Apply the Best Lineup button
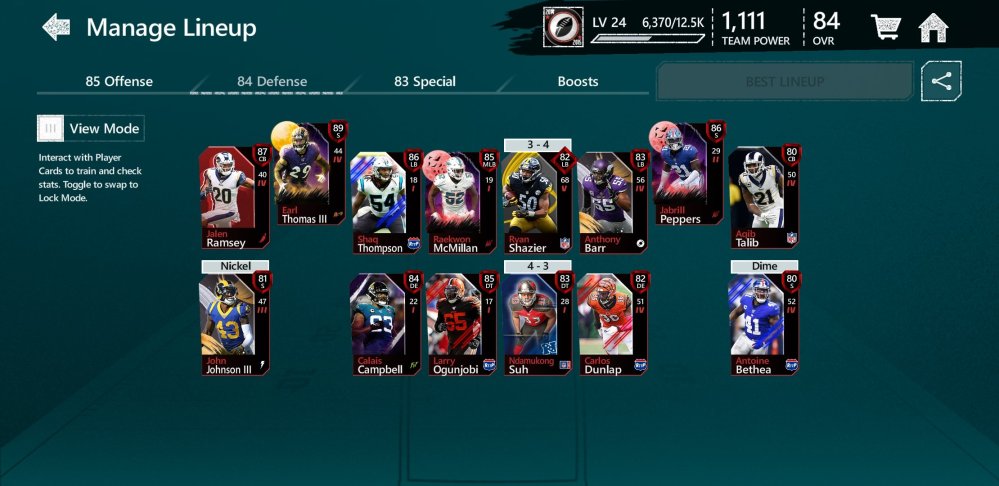Image resolution: width=999 pixels, height=486 pixels. coord(785,81)
